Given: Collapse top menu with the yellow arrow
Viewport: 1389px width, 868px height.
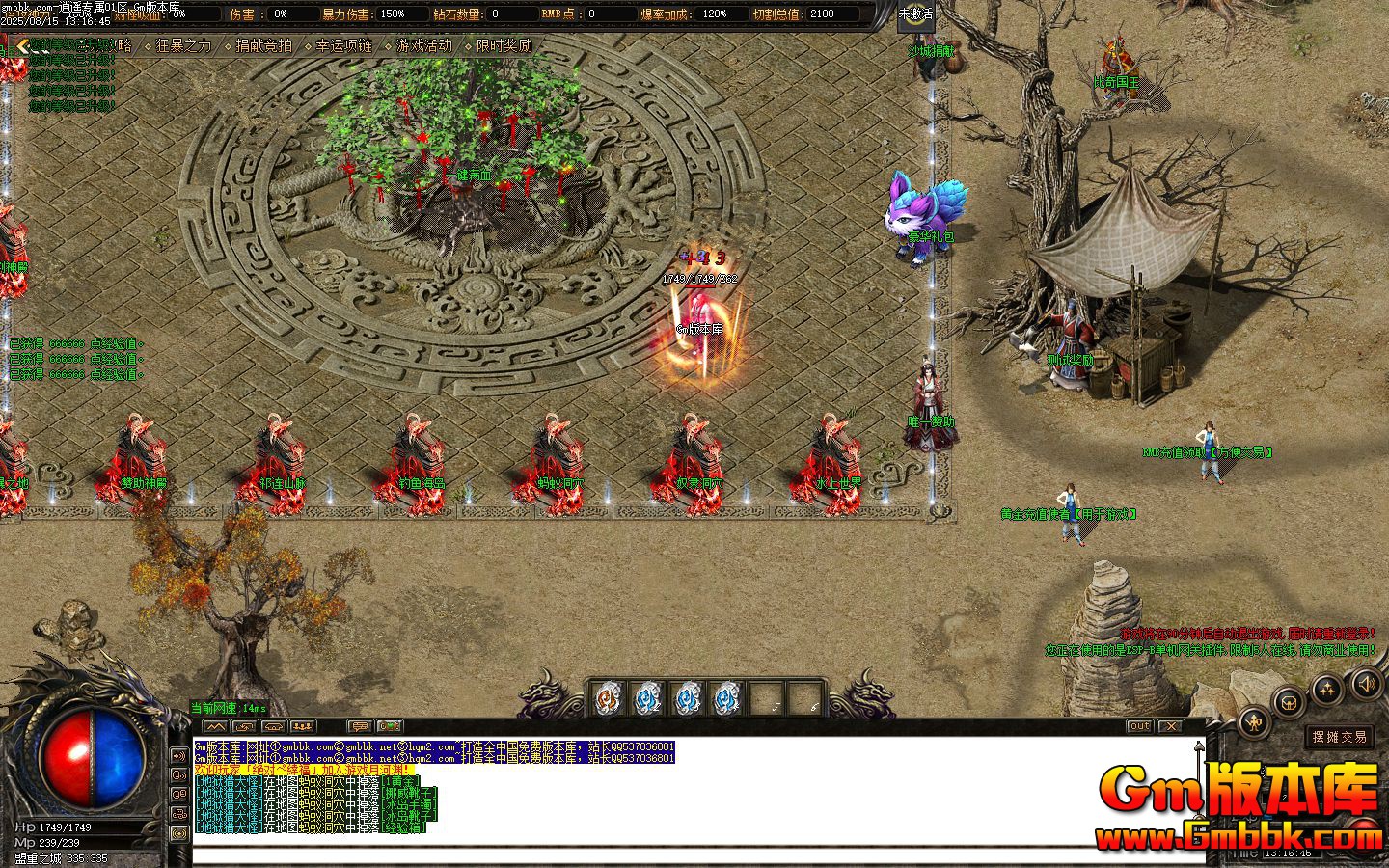Looking at the screenshot, I should click(x=22, y=44).
